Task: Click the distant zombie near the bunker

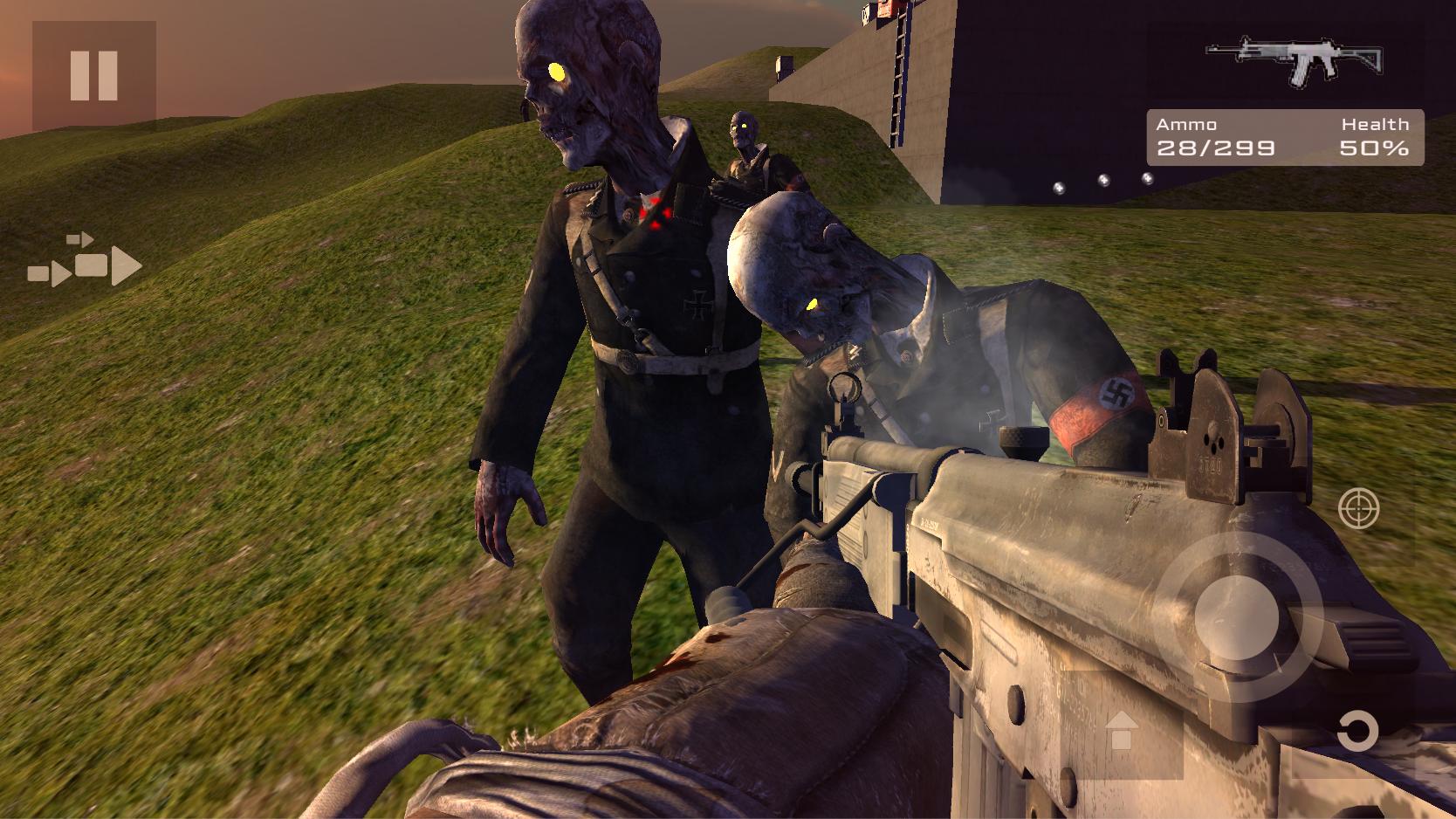Action: pyautogui.click(x=744, y=140)
